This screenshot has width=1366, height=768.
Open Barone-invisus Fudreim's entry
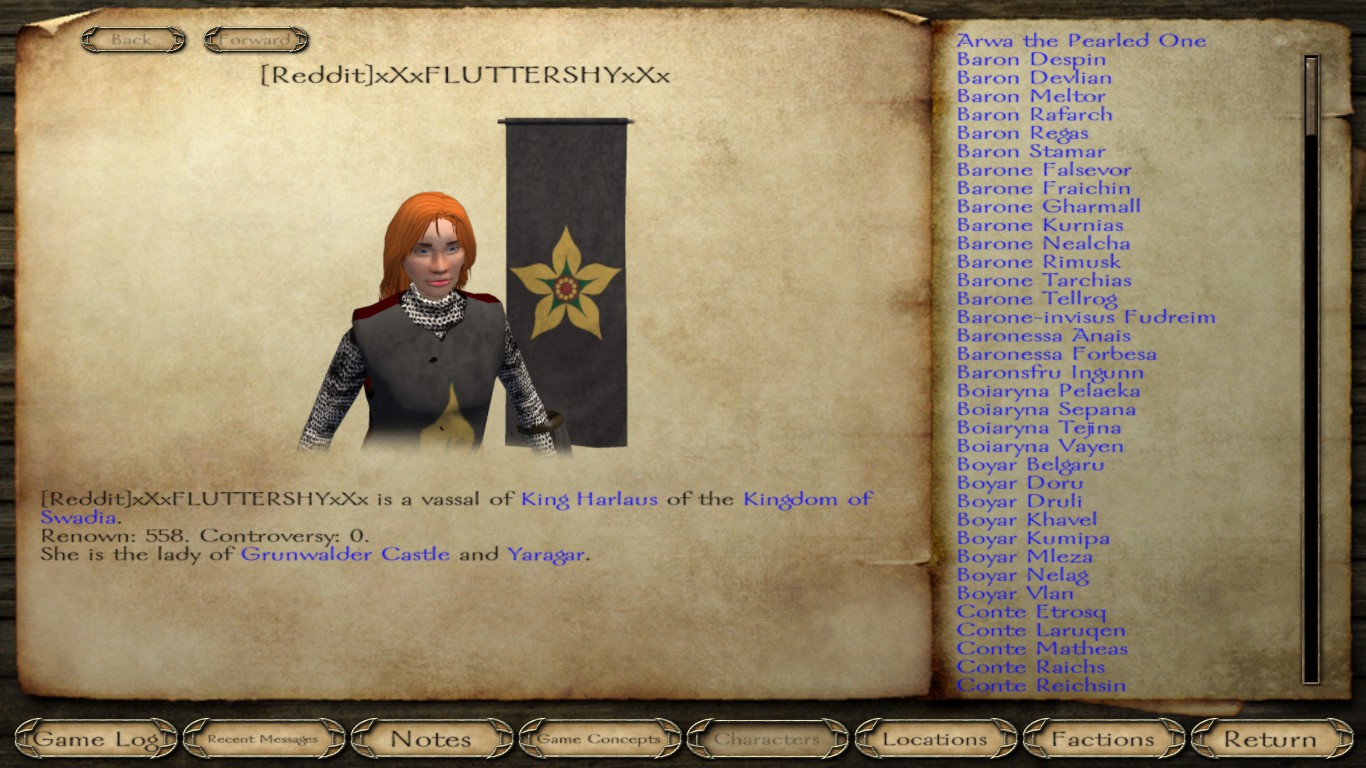[x=1086, y=318]
